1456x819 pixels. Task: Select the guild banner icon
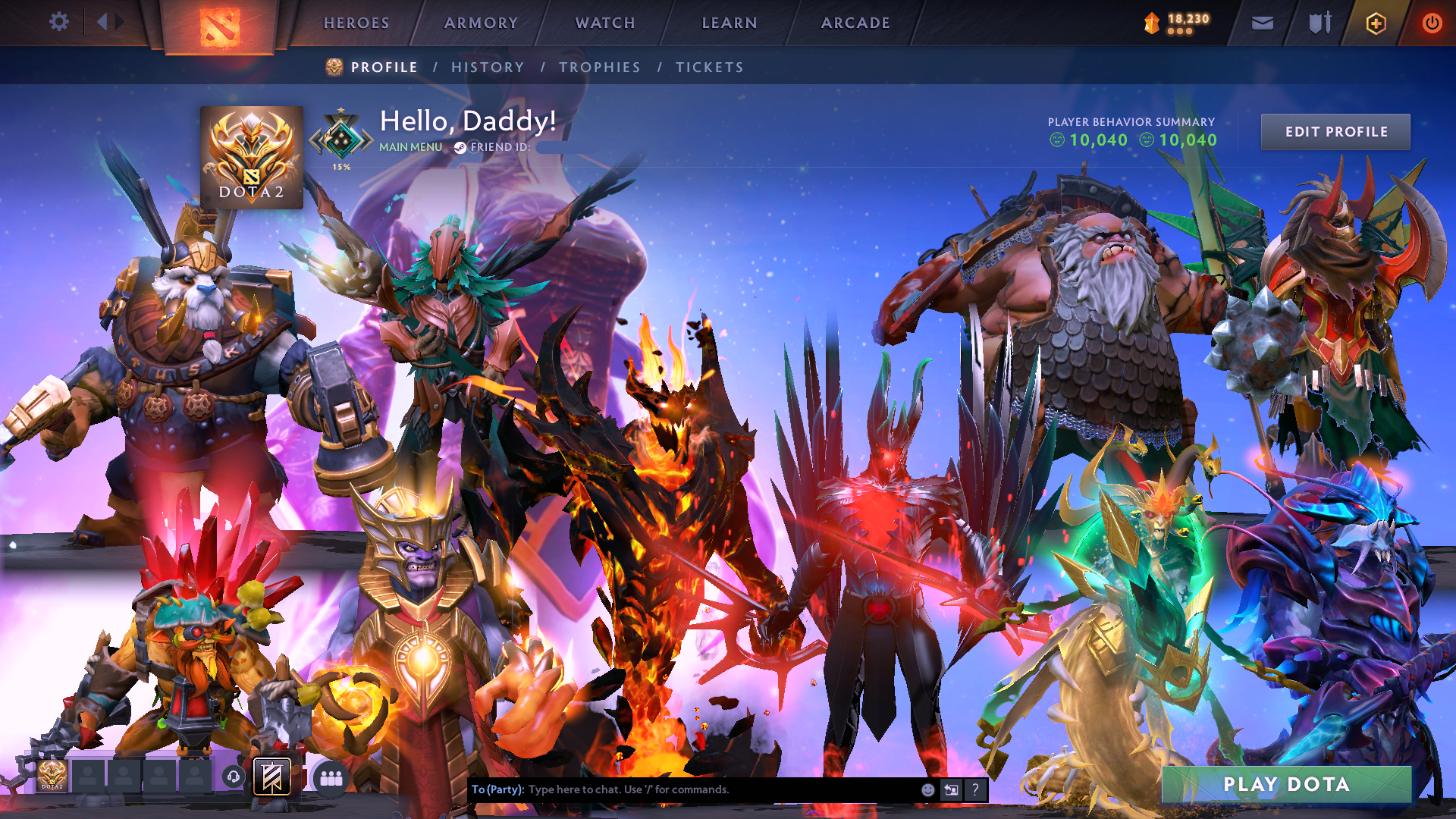[x=271, y=778]
